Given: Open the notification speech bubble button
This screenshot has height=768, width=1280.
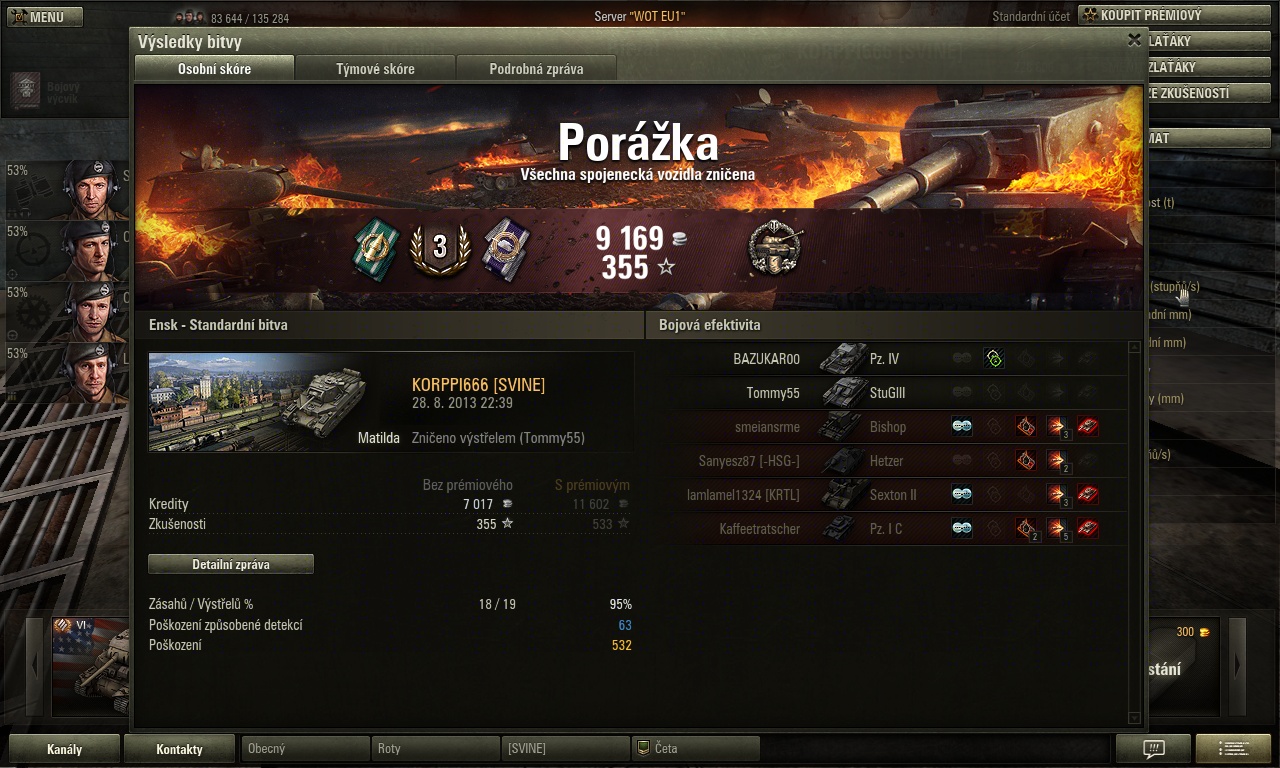Looking at the screenshot, I should coord(1153,748).
